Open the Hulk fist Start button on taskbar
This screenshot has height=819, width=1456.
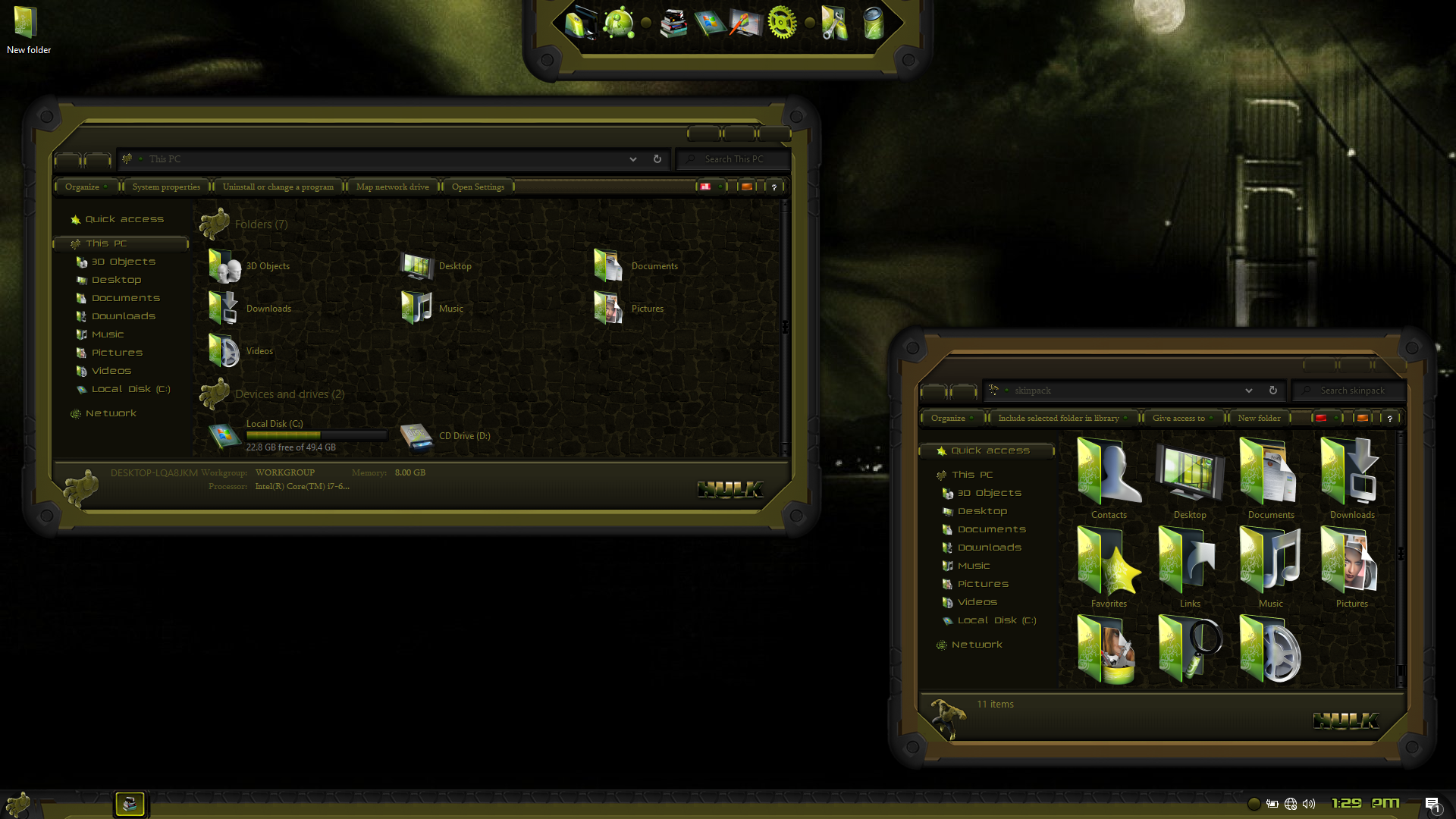pyautogui.click(x=17, y=804)
